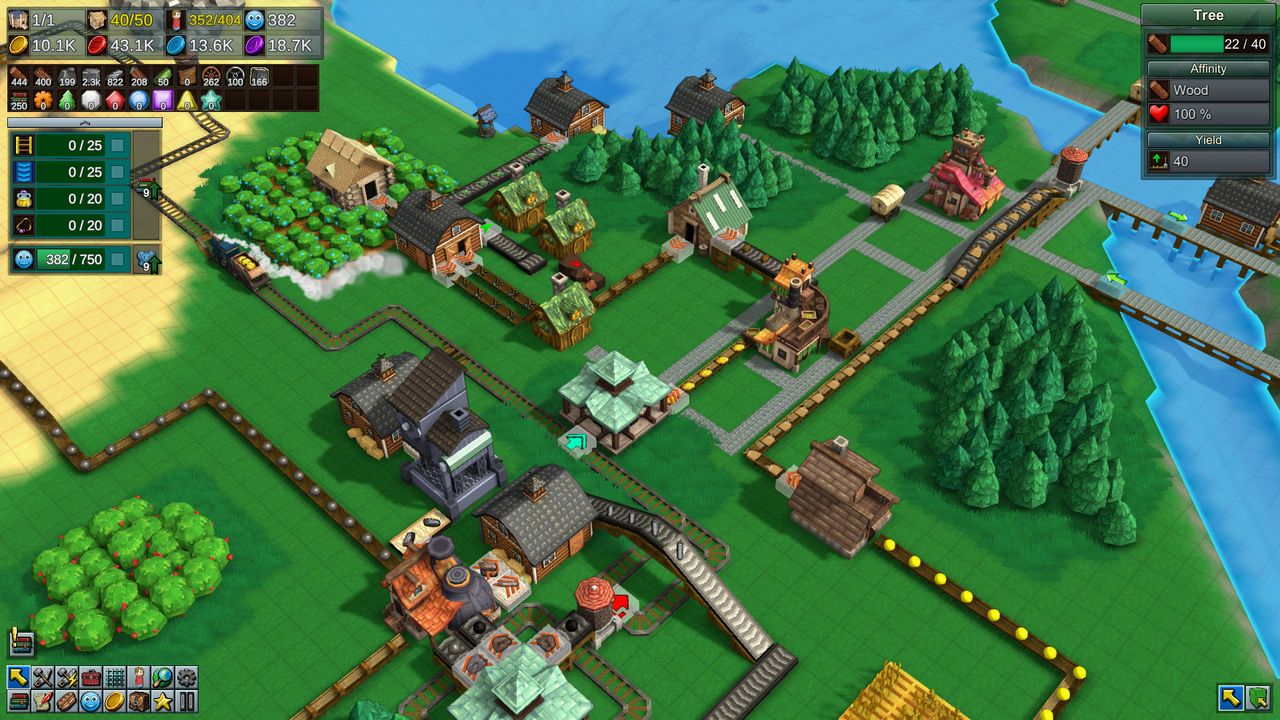Open the villager person panel
This screenshot has width=1280, height=720.
click(x=138, y=677)
